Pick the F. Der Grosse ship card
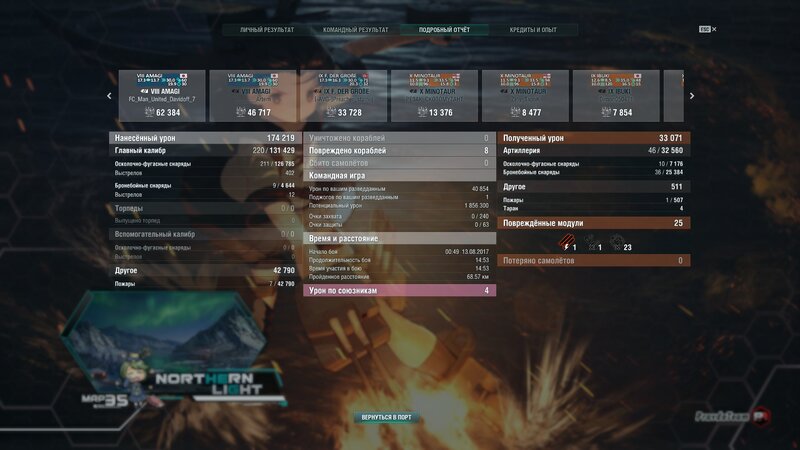Viewport: 800px width, 450px height. click(x=343, y=96)
